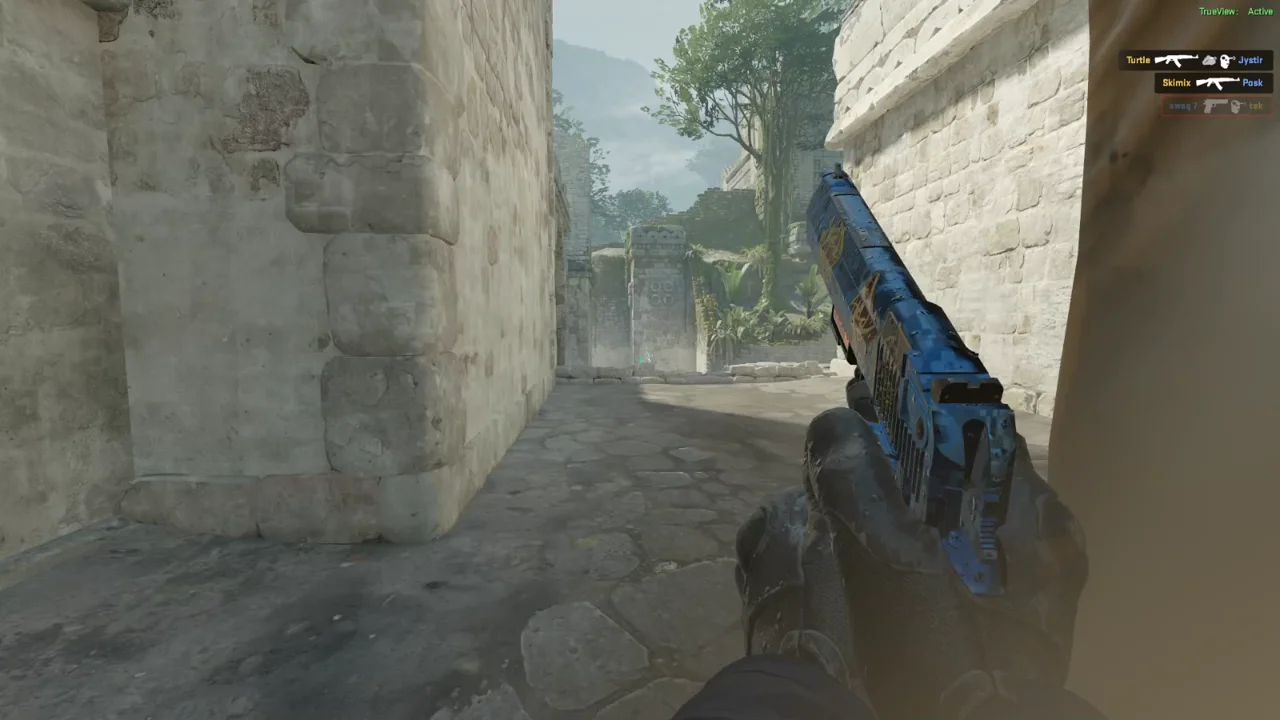Screen dimensions: 1280x720
Task: Click the headshot icon next to Jystir
Action: [1225, 61]
